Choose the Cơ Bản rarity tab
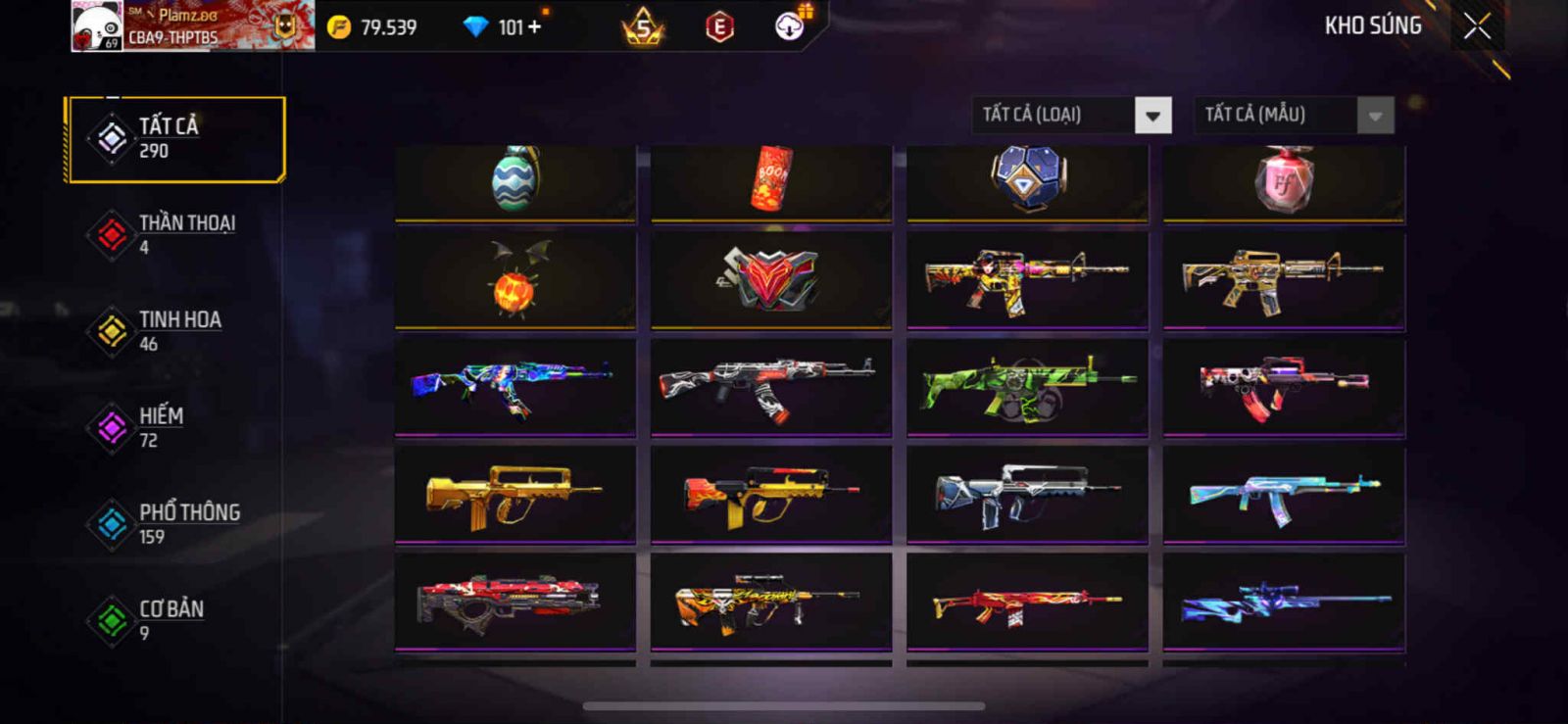 pos(175,620)
